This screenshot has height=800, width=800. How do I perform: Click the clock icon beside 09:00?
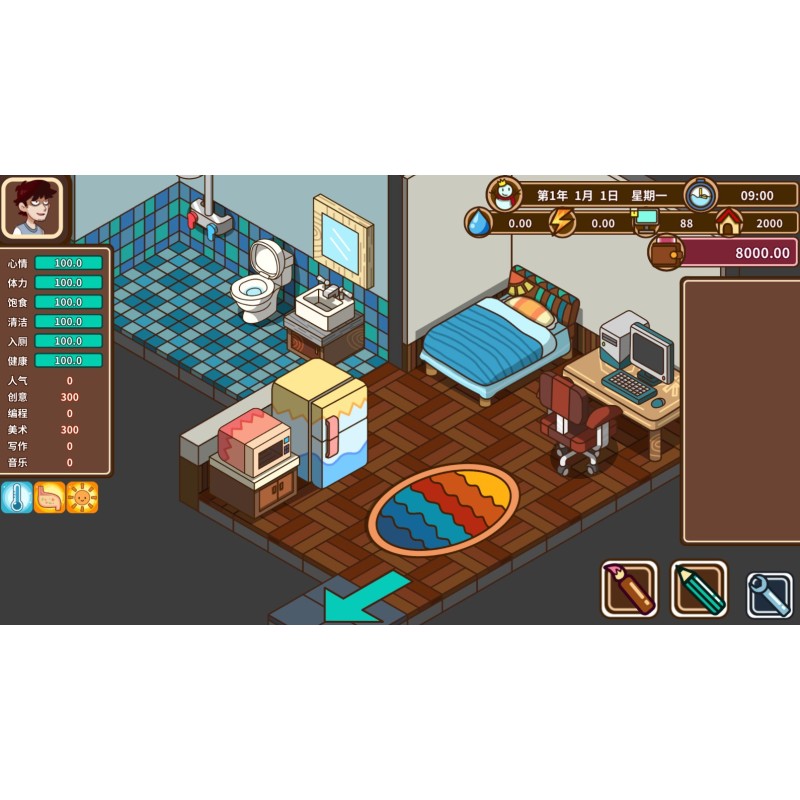pyautogui.click(x=701, y=194)
